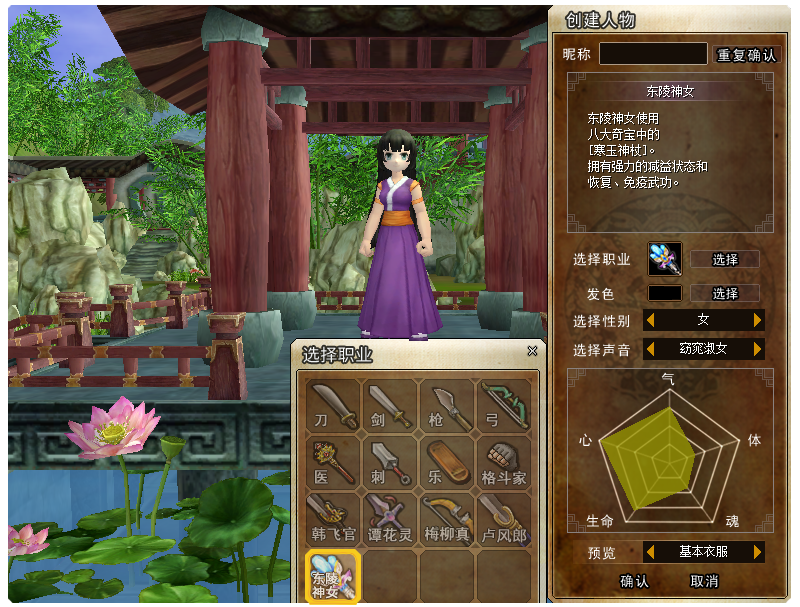Close the 选择职业 class panel
The width and height of the screenshot is (800, 607).
tap(532, 352)
